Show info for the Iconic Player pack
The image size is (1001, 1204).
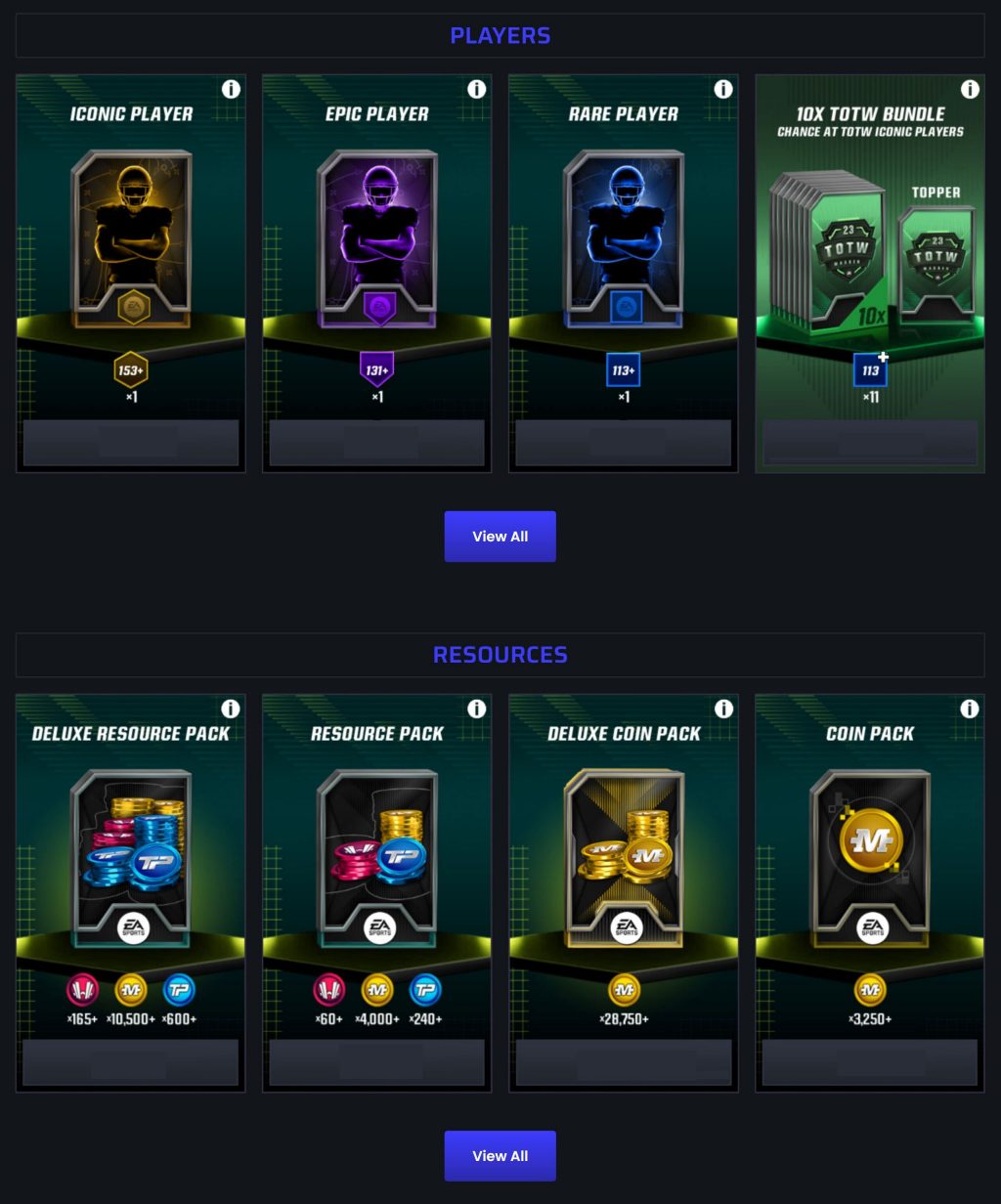pyautogui.click(x=231, y=90)
